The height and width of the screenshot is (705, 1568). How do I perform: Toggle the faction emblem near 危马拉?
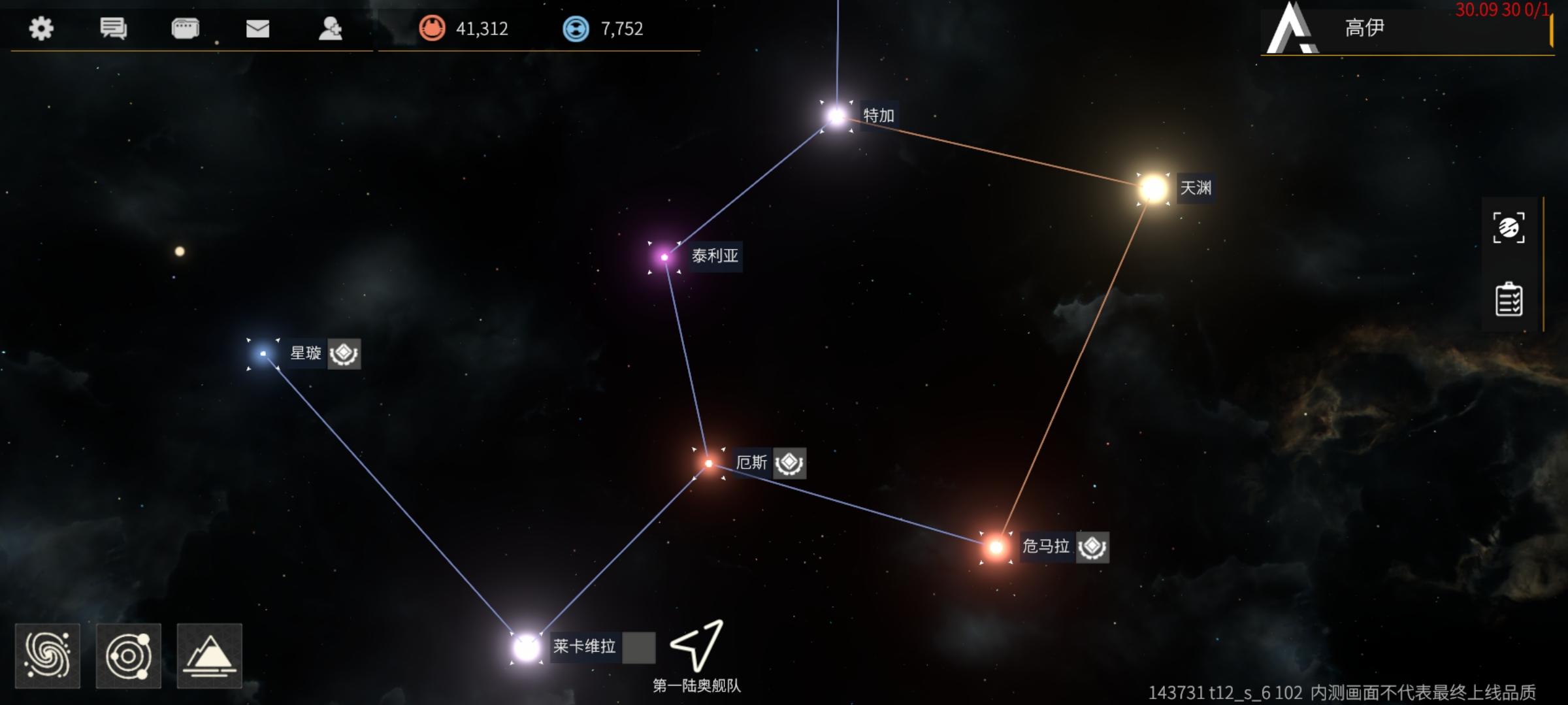(1092, 549)
